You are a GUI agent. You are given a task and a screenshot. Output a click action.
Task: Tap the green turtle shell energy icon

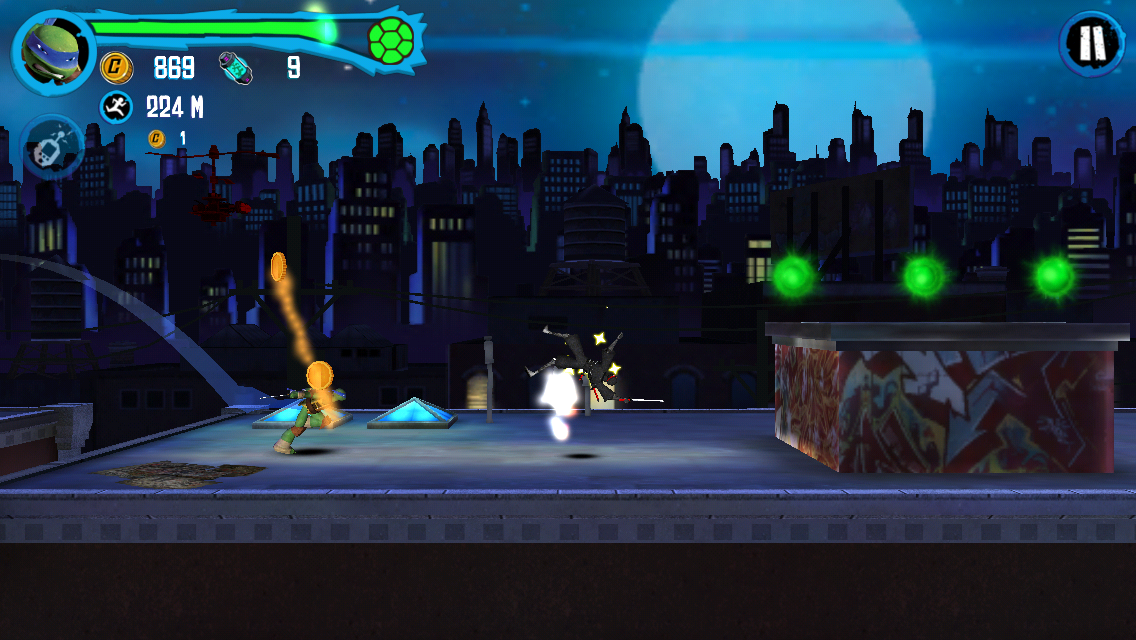click(391, 40)
